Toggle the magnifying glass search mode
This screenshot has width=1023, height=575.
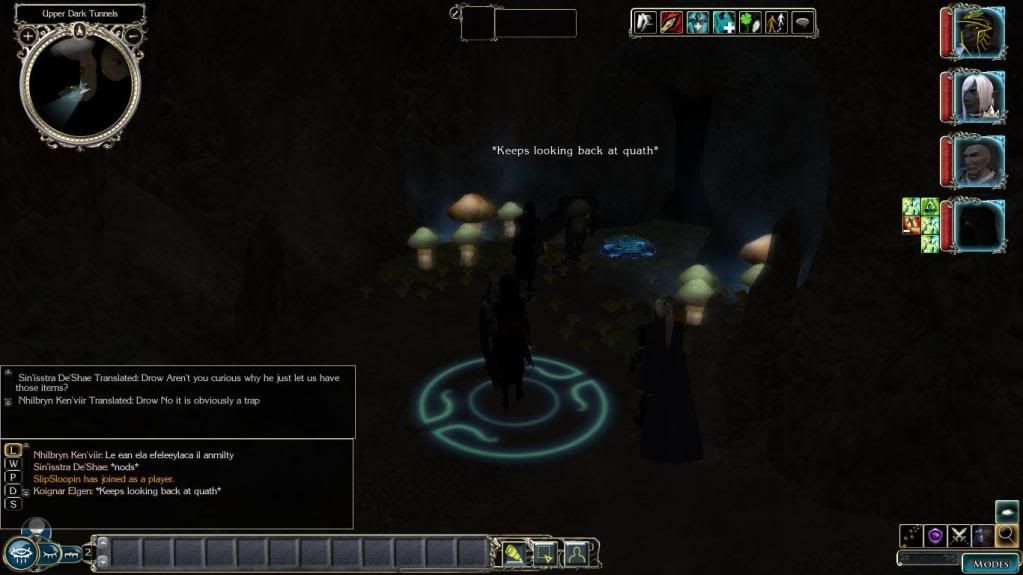coord(1006,535)
